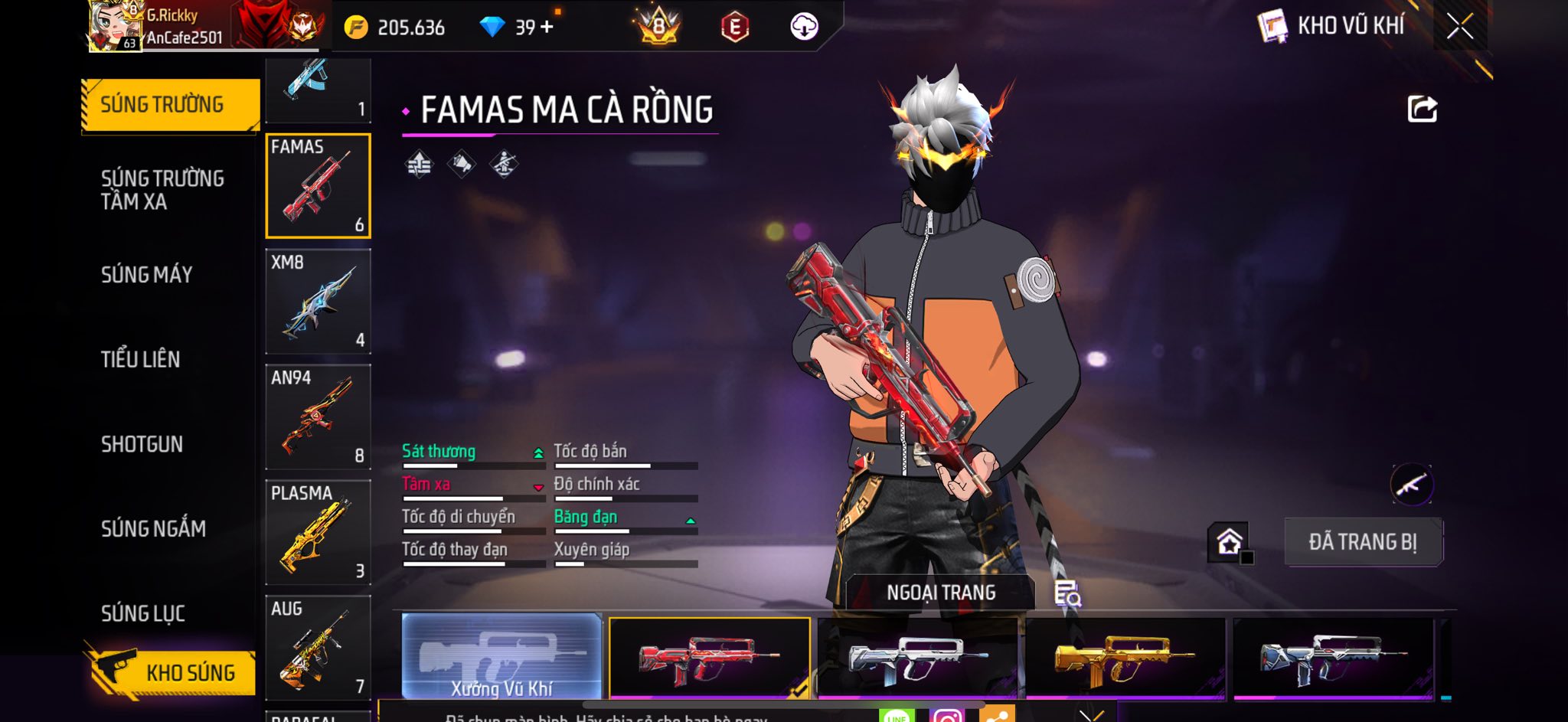Select the XM8 weapon tile
Screen dimensions: 1568x722
click(x=318, y=301)
